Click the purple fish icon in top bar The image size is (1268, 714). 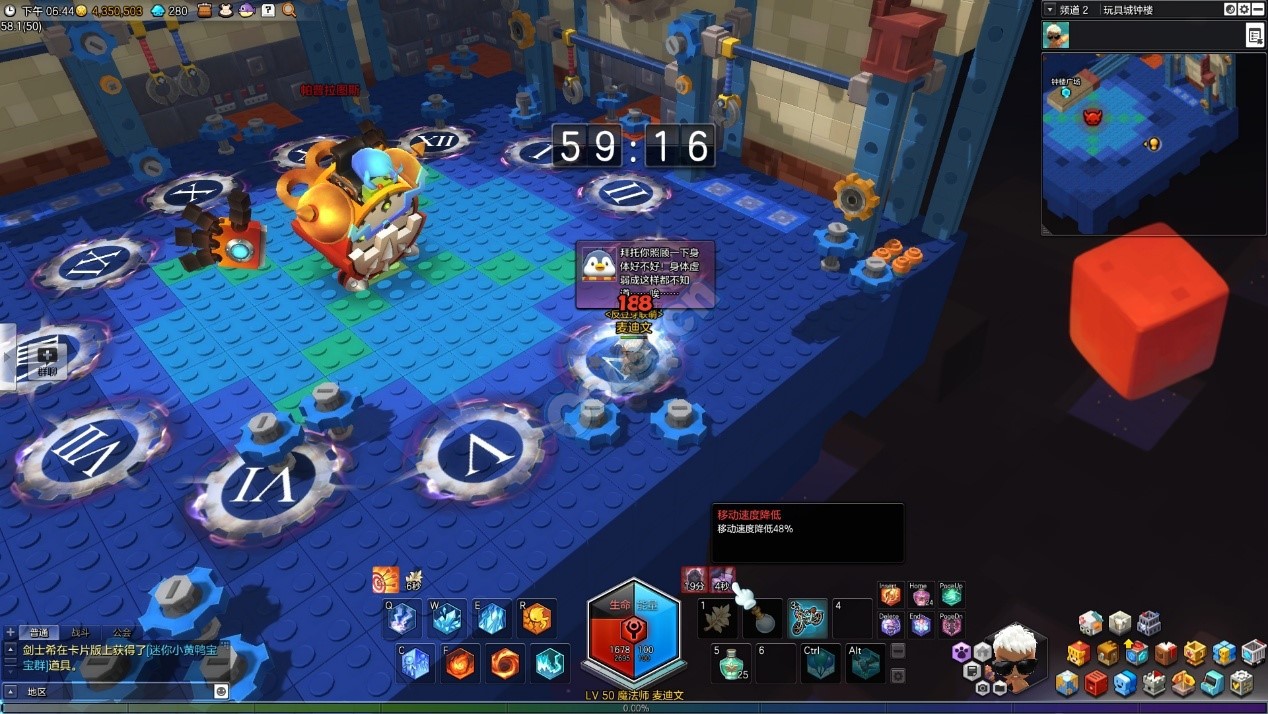246,10
